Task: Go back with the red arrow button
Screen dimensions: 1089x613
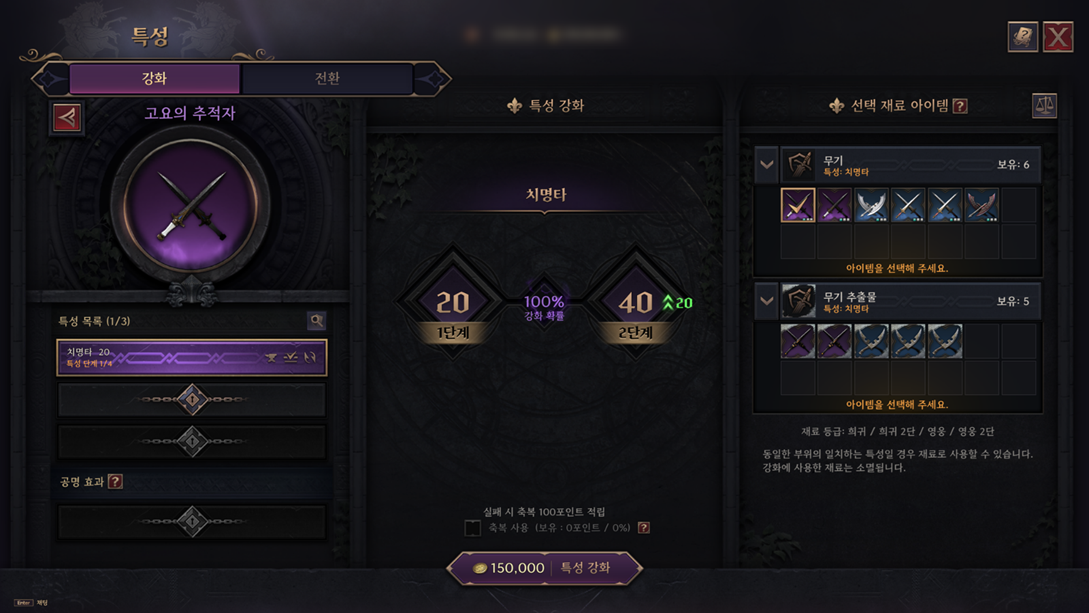Action: pyautogui.click(x=67, y=117)
